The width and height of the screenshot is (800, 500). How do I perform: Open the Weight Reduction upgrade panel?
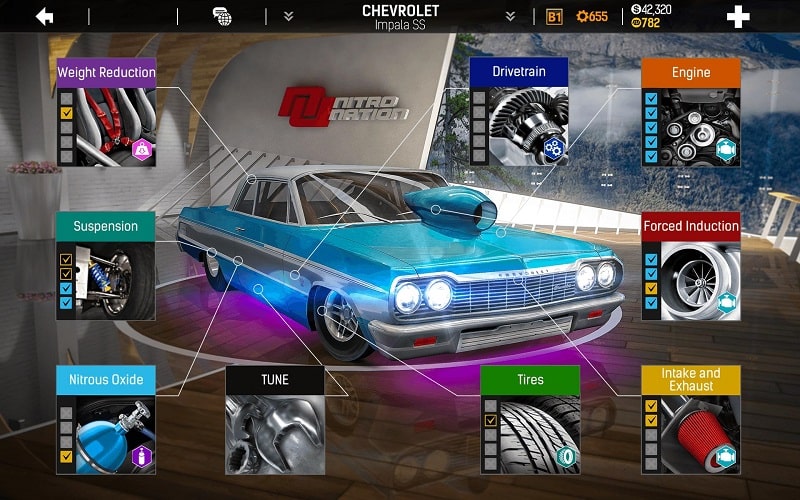(x=106, y=111)
